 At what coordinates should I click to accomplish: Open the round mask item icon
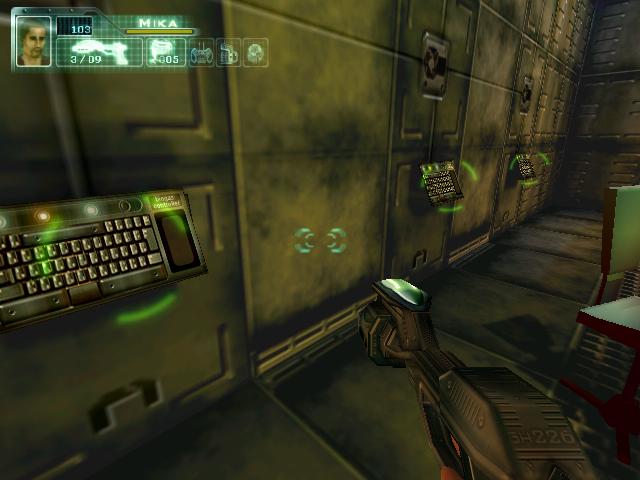[x=255, y=52]
